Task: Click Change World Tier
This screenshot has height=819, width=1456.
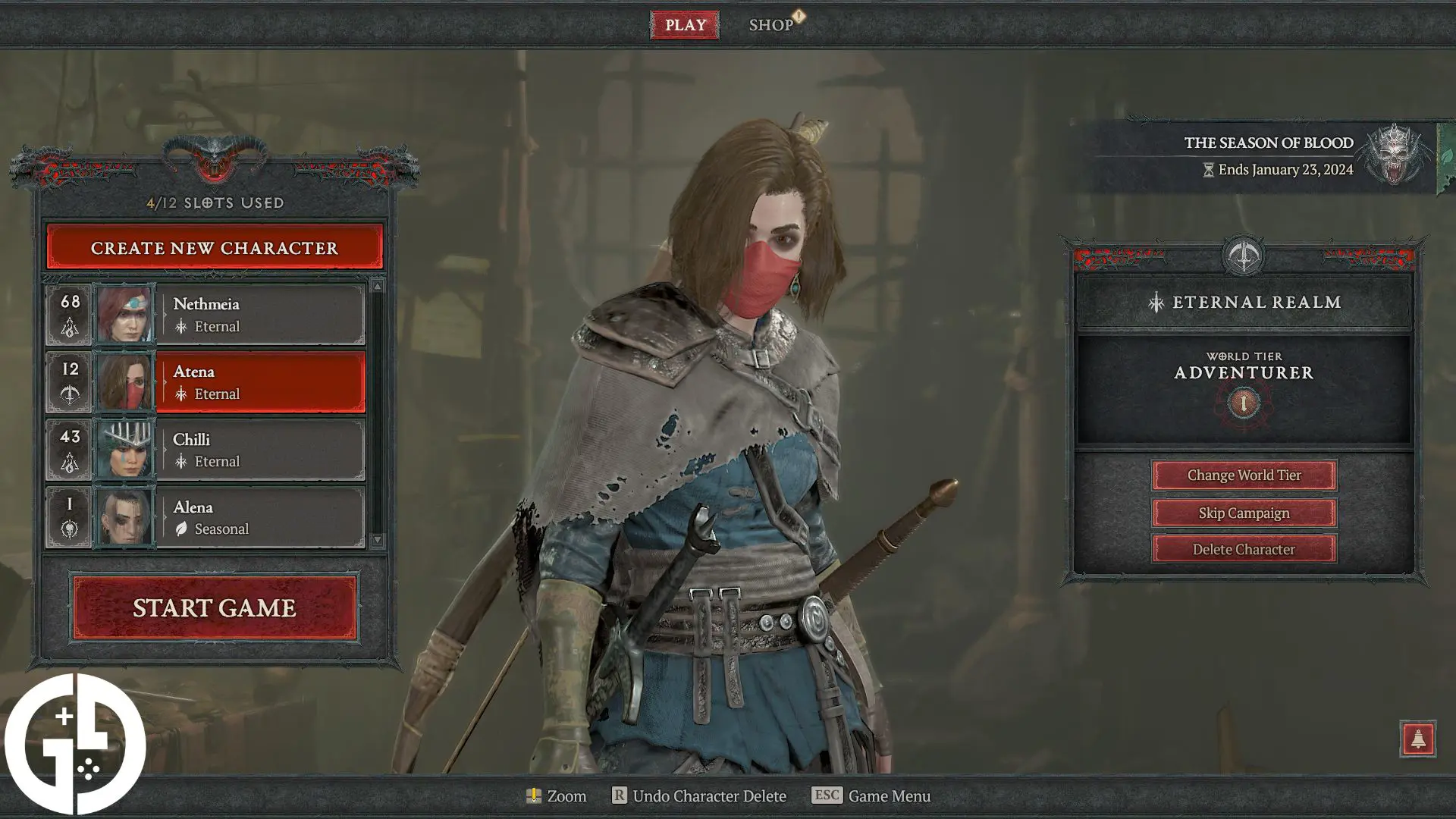Action: click(1244, 475)
